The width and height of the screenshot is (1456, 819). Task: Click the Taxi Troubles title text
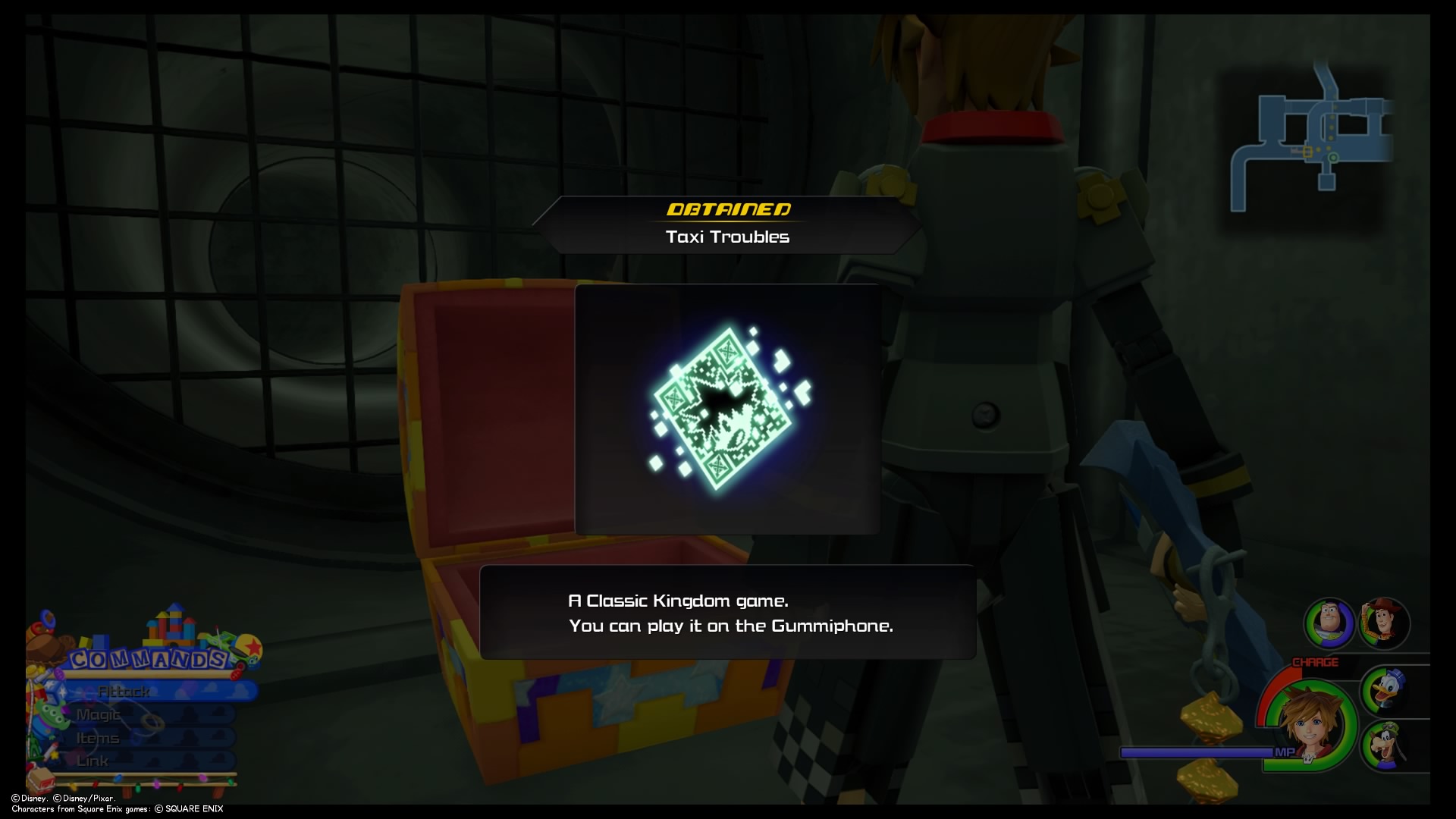(727, 237)
